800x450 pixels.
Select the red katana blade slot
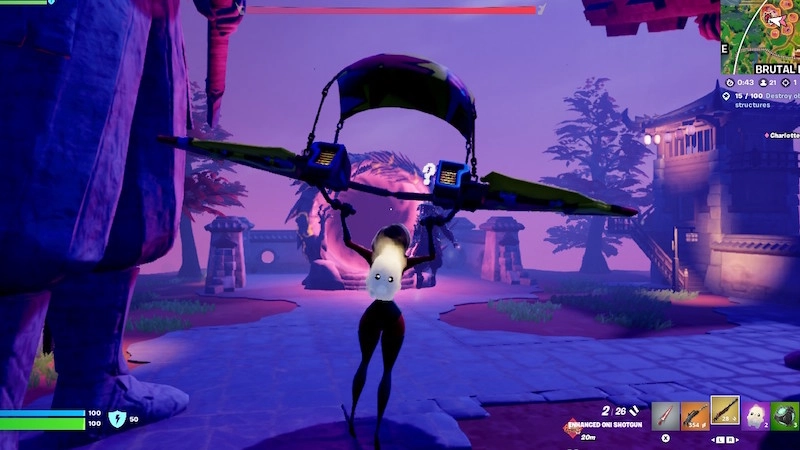coord(666,416)
